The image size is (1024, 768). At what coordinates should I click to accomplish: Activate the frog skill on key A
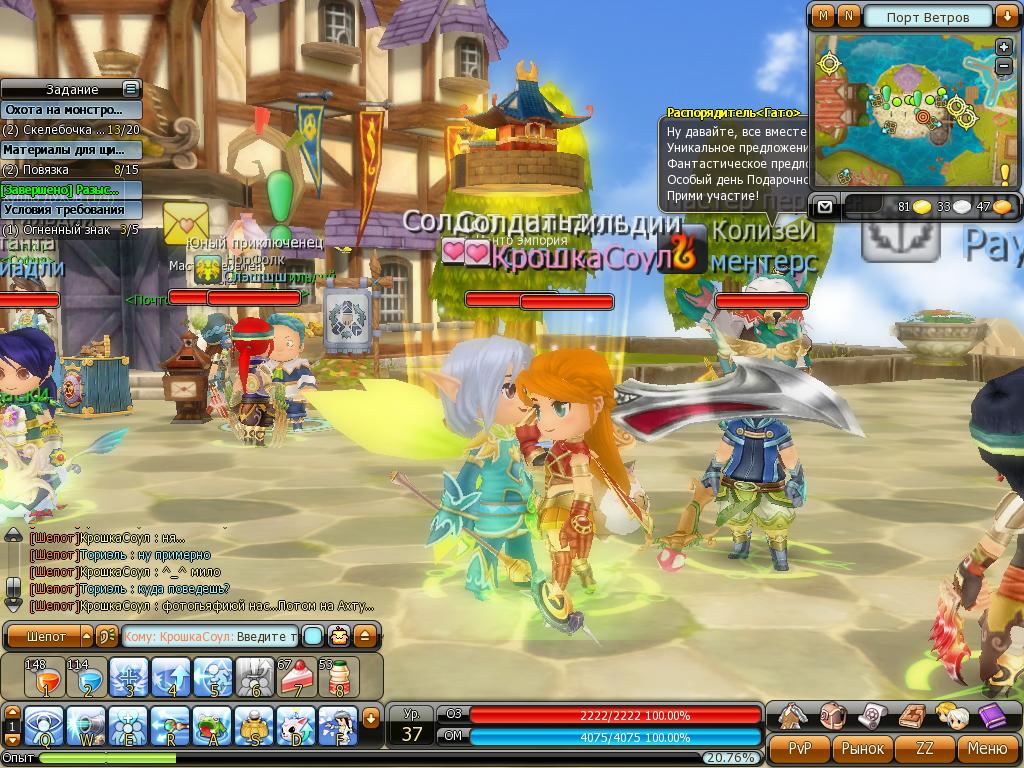(x=212, y=726)
